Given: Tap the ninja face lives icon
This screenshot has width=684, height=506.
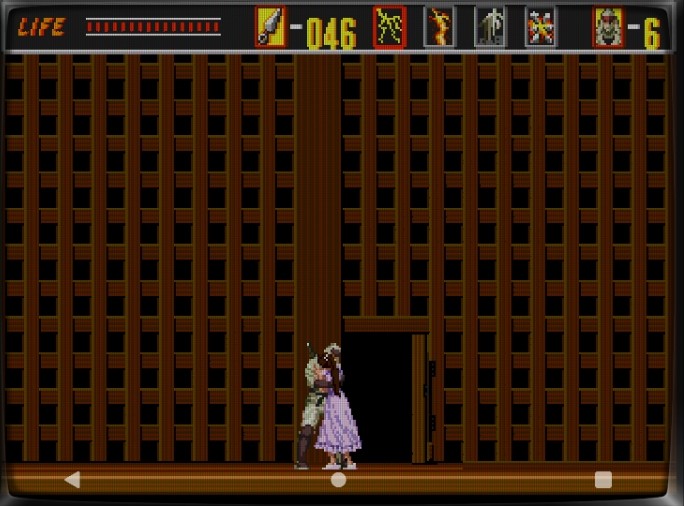Looking at the screenshot, I should (608, 27).
